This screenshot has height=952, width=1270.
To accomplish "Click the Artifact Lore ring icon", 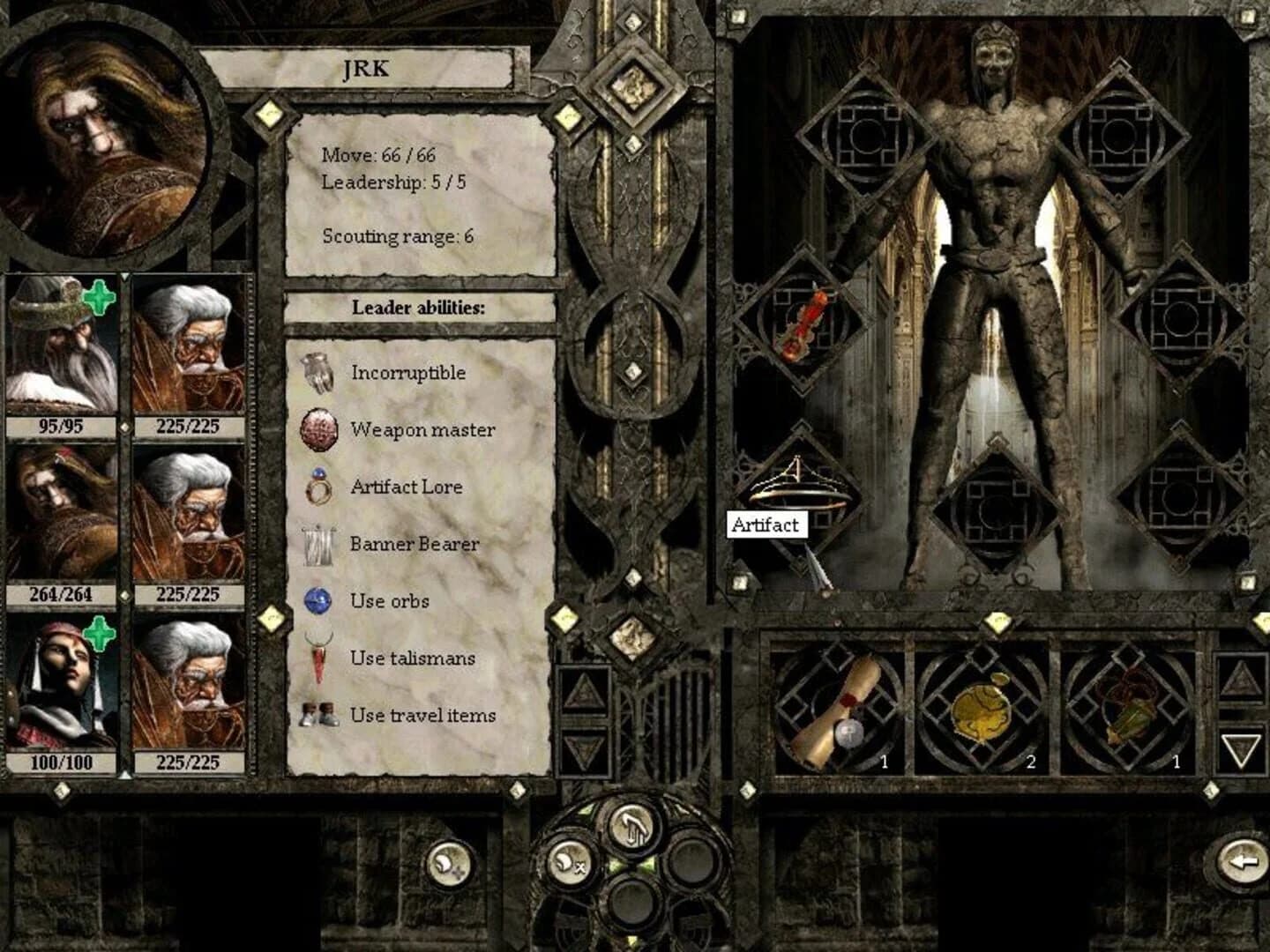I will (317, 486).
